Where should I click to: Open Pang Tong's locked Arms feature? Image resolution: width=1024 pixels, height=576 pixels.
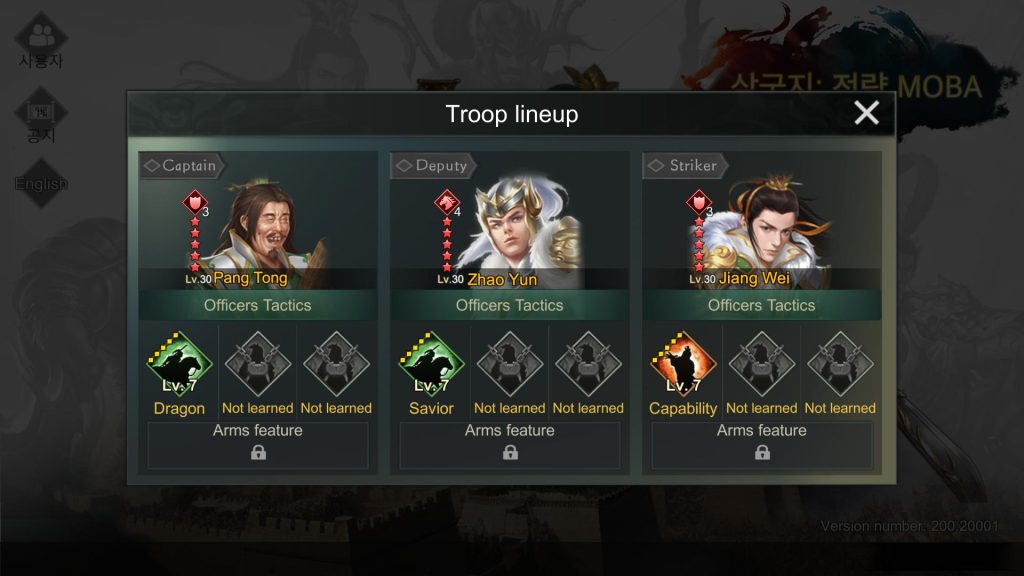[258, 446]
